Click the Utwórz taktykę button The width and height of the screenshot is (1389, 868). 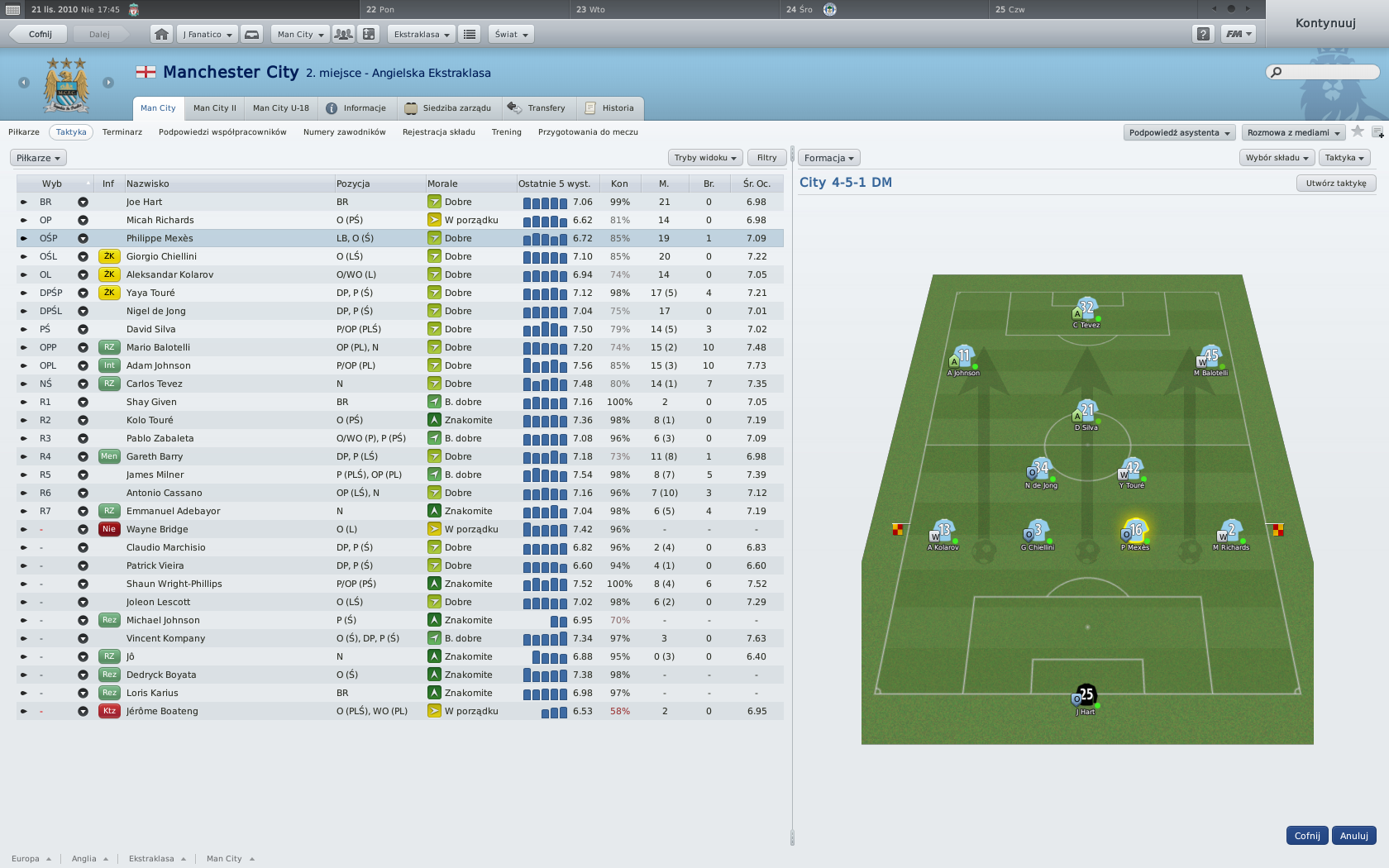coord(1335,184)
